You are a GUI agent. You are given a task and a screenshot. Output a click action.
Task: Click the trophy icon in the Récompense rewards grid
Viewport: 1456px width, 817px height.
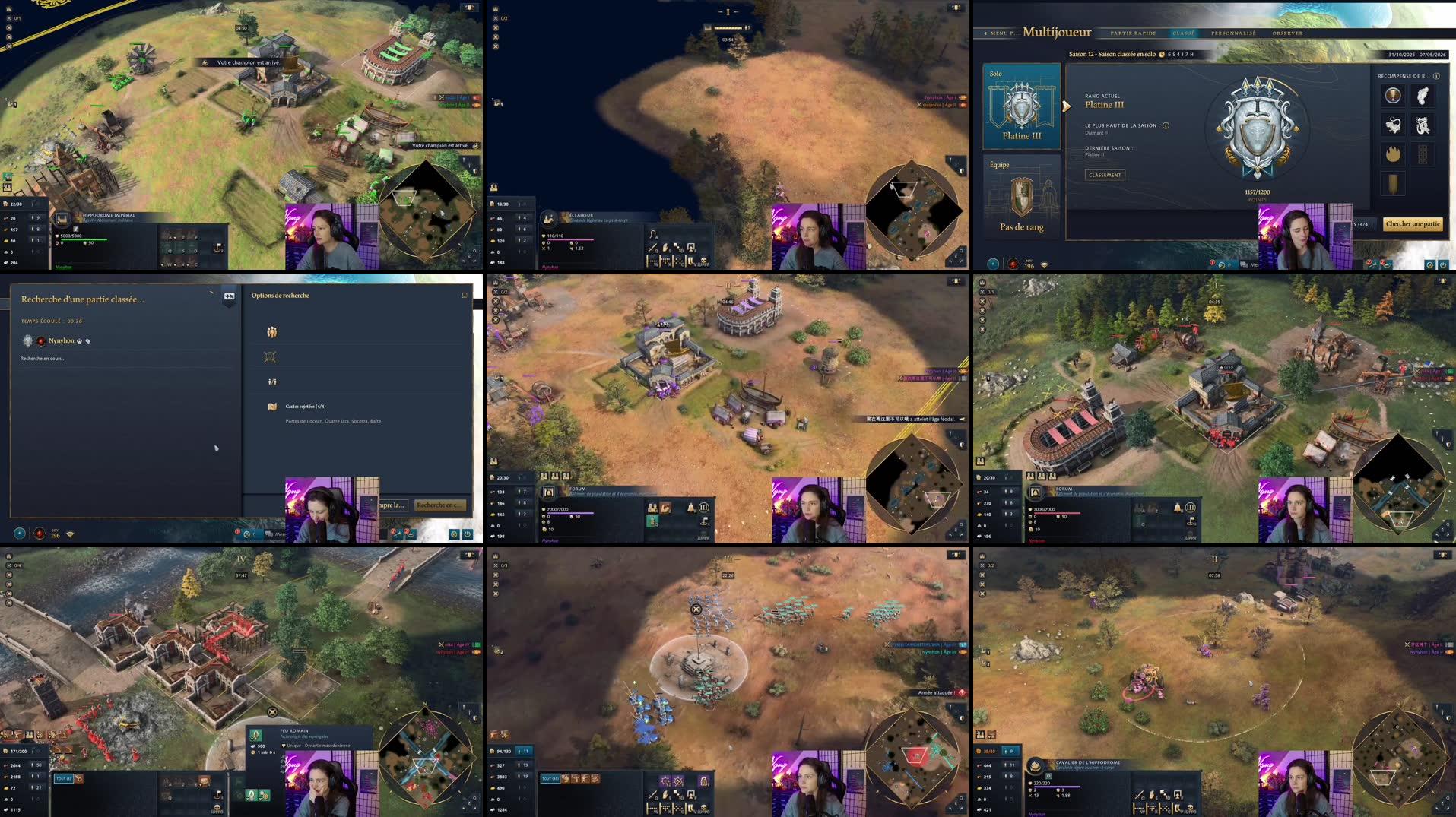(1393, 95)
